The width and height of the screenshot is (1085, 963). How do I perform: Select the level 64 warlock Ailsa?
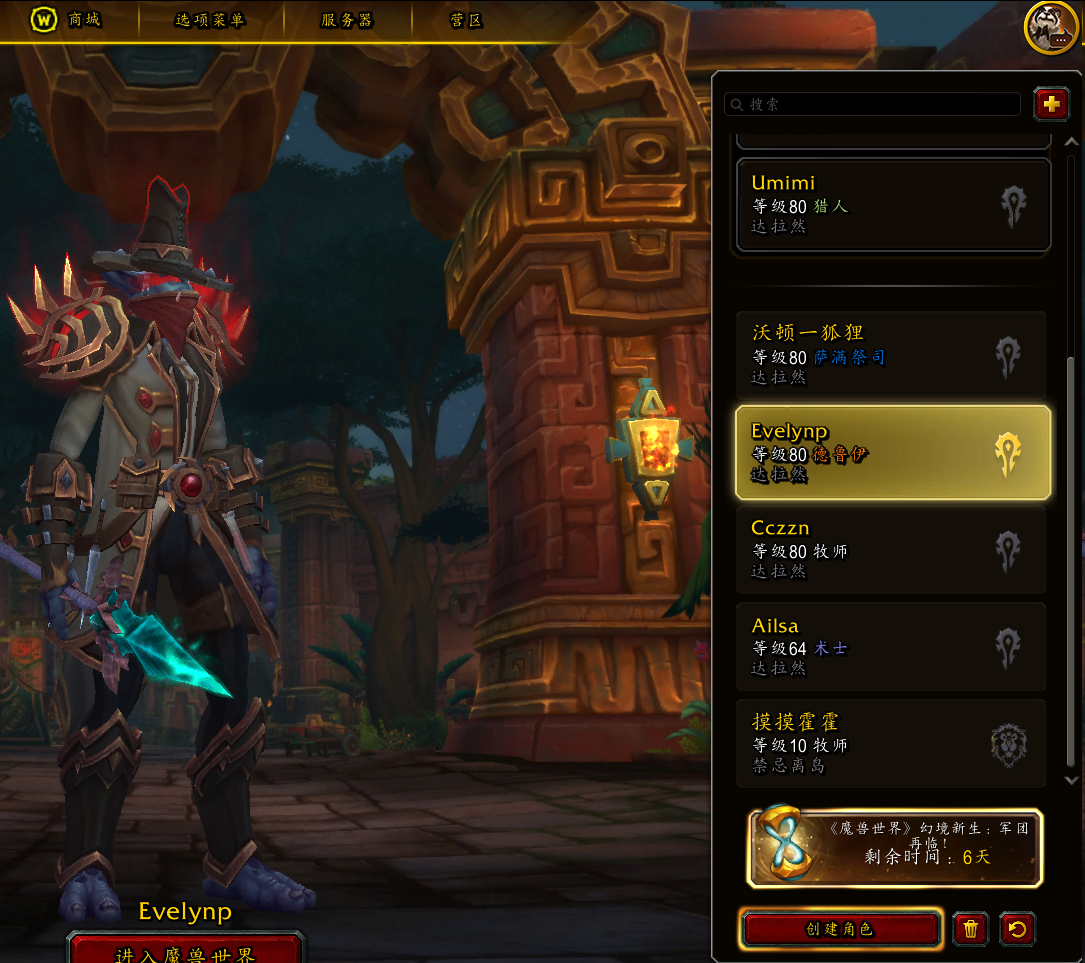pyautogui.click(x=891, y=646)
